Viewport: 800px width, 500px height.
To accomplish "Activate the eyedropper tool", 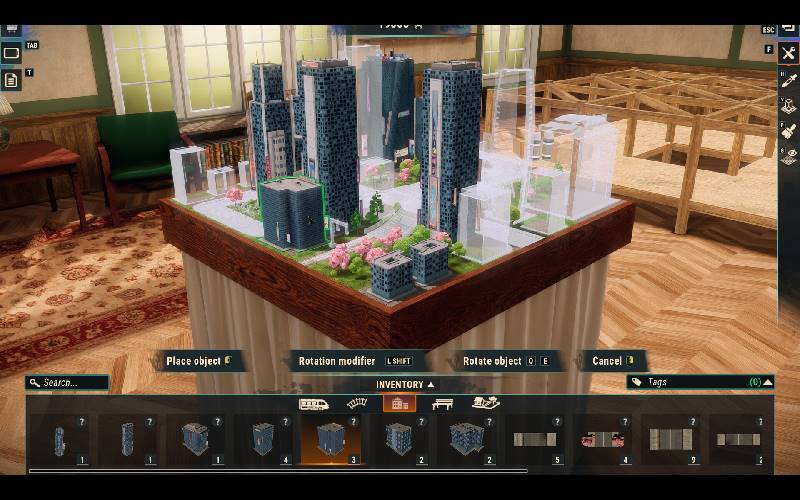I will click(789, 82).
